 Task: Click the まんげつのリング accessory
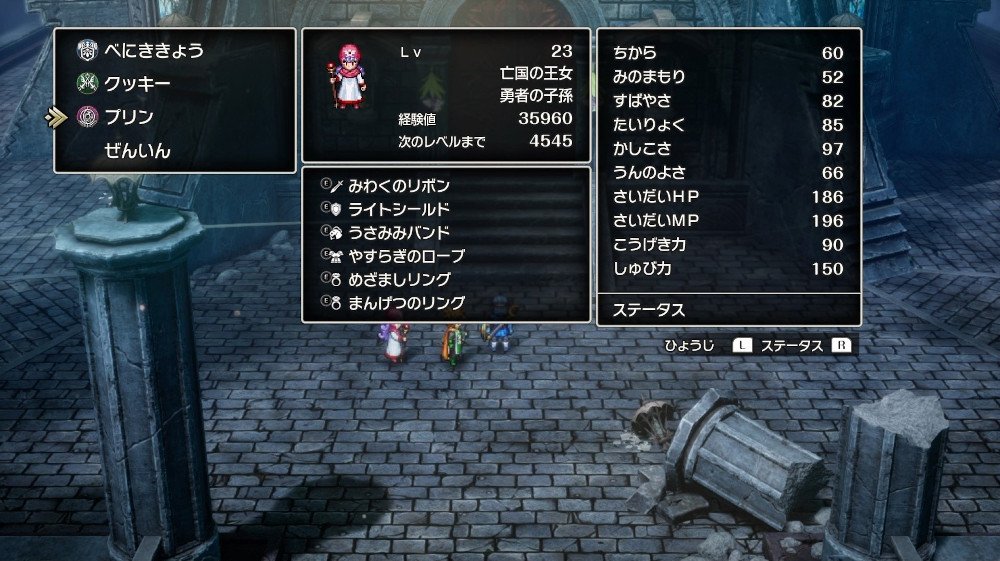point(406,302)
